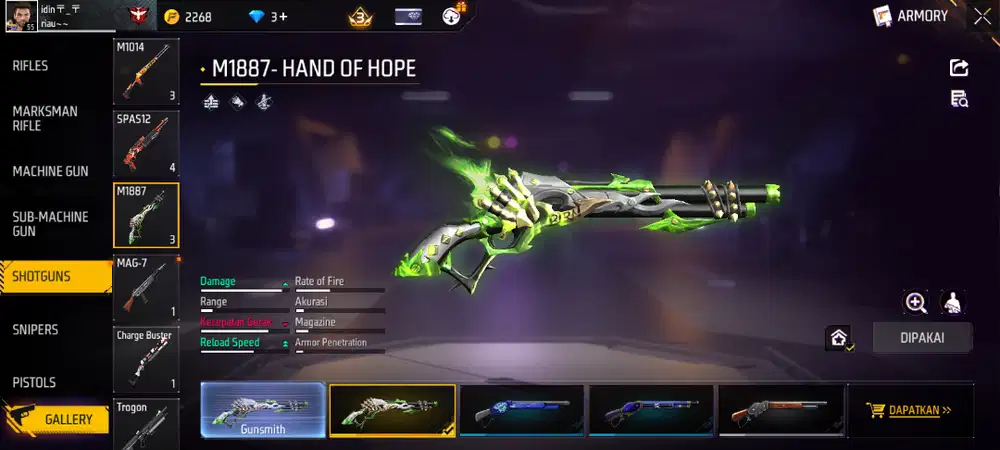Select the Trogon weapon thumbnail
The width and height of the screenshot is (1000, 450).
[x=146, y=423]
